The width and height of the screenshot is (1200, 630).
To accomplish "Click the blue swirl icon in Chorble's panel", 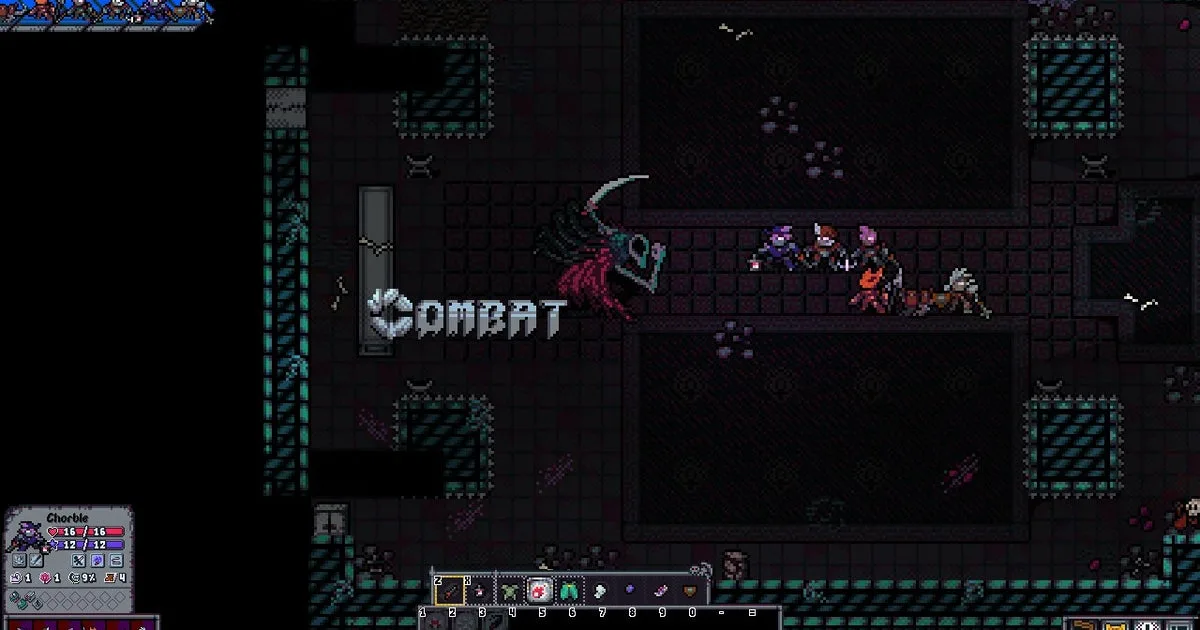I will coord(97,561).
